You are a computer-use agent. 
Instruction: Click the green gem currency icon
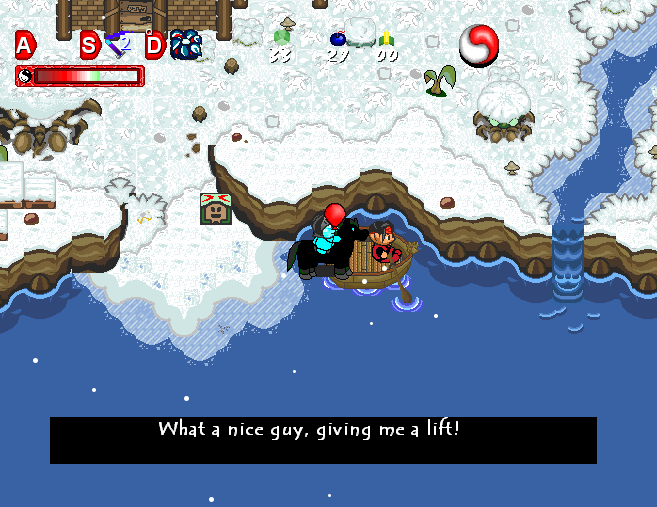[281, 38]
